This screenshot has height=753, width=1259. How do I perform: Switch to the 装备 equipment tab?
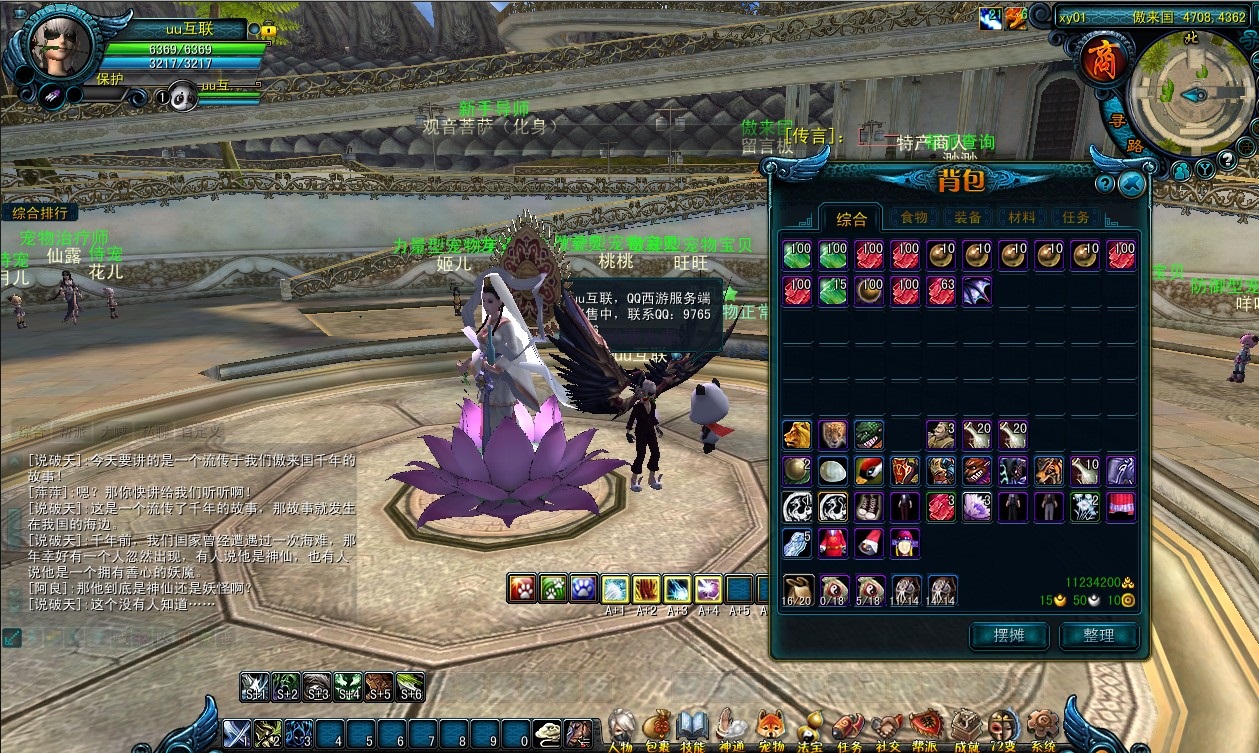(x=968, y=217)
